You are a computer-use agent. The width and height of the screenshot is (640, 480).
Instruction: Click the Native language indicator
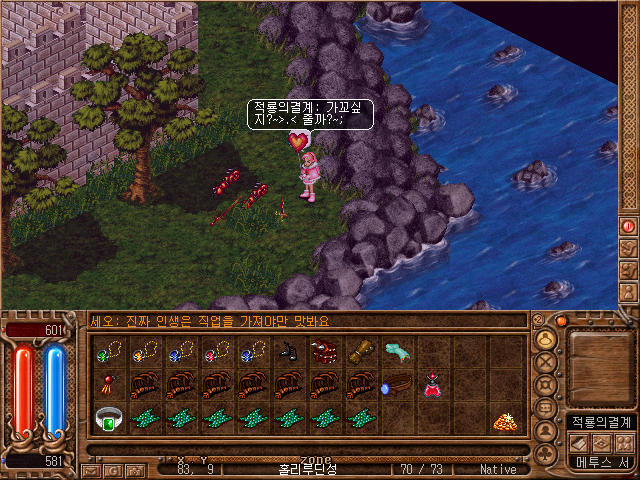498,469
